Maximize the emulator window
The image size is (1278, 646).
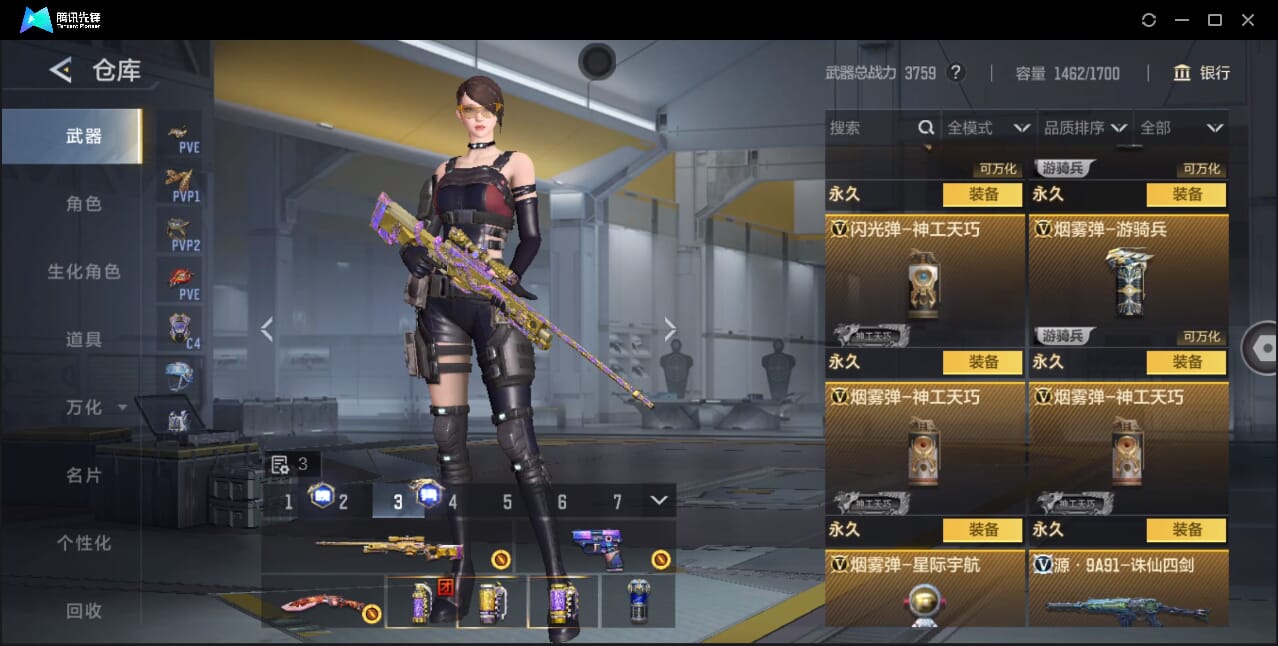[x=1215, y=20]
